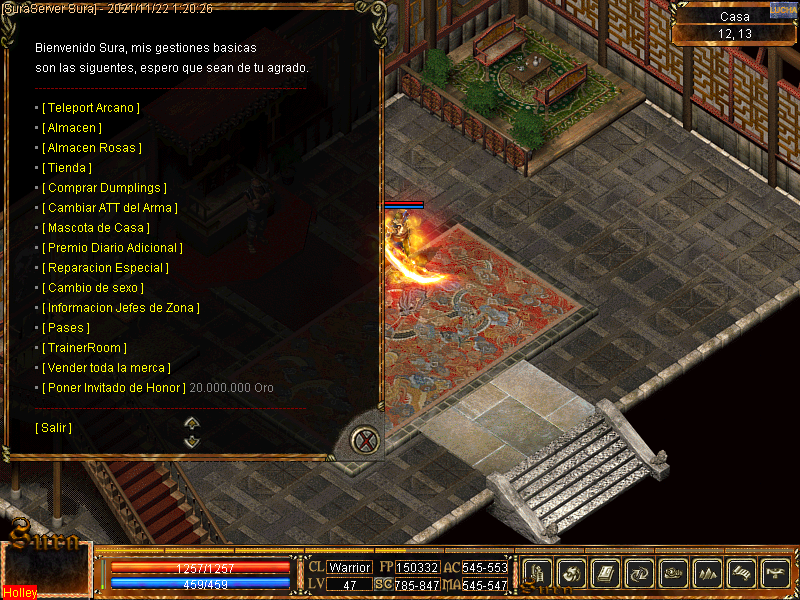The width and height of the screenshot is (800, 600).
Task: Choose the Teleport Arcano option
Action: (90, 108)
